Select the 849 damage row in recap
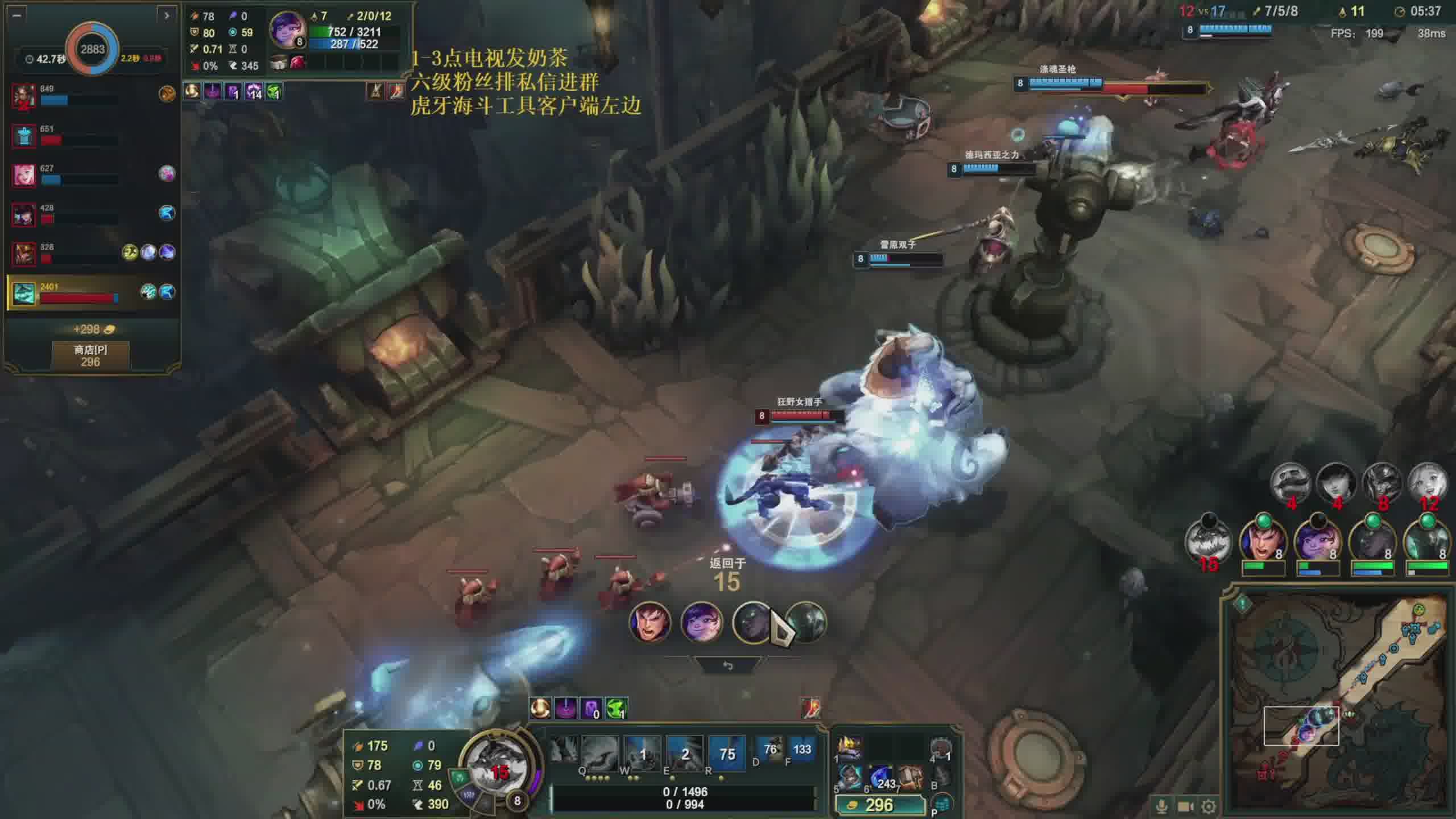Viewport: 1456px width, 819px height. 91,95
